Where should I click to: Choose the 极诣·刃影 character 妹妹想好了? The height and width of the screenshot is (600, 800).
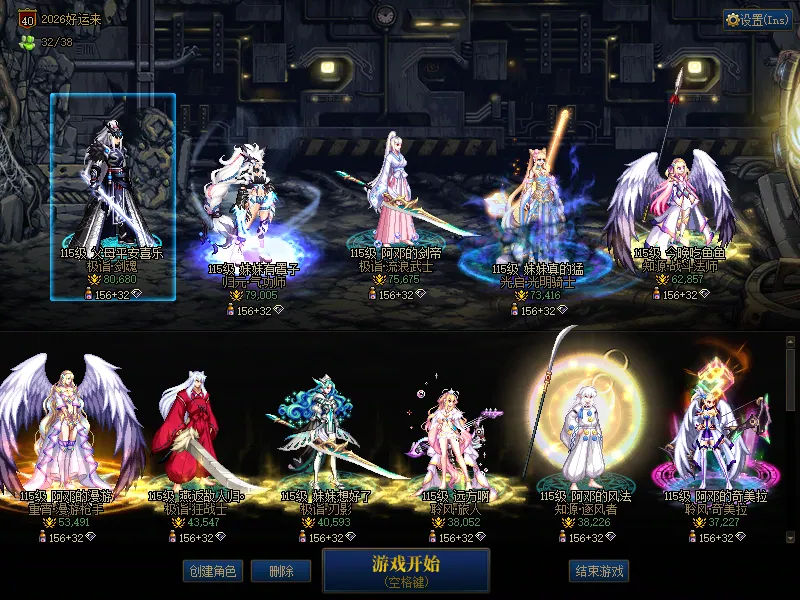tap(318, 440)
